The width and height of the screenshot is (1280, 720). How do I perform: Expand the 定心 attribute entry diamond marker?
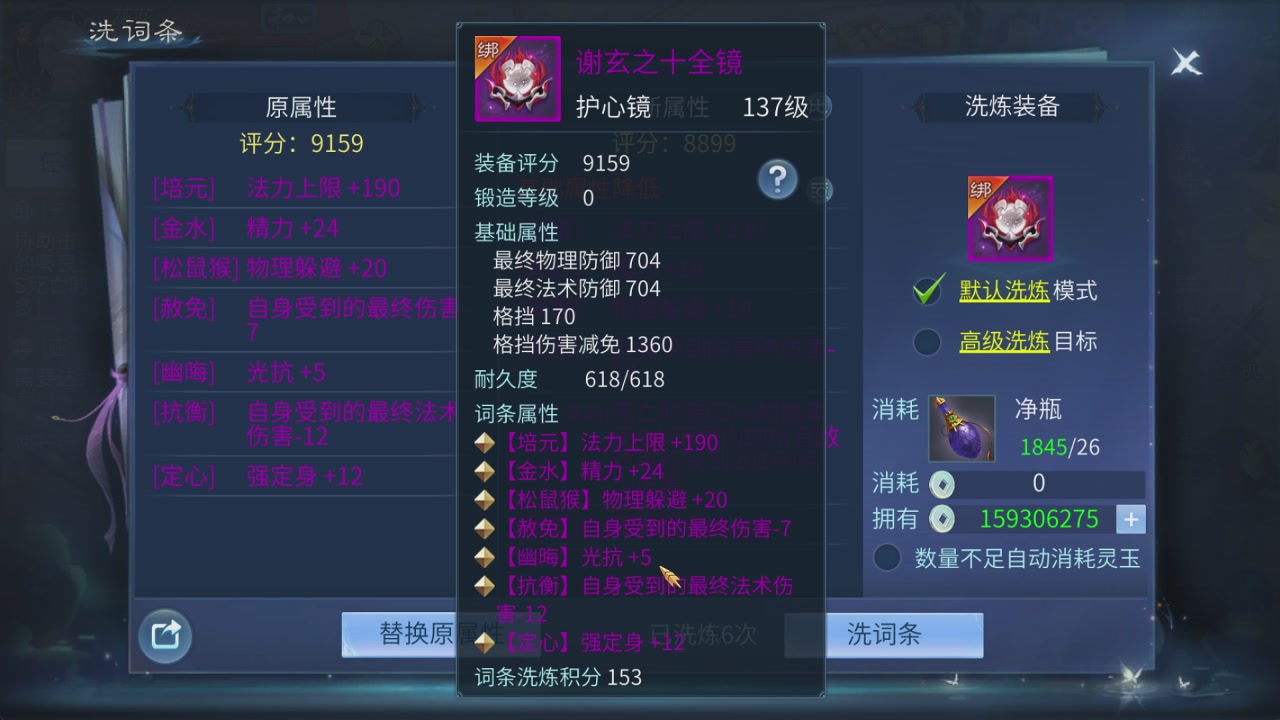(x=484, y=642)
